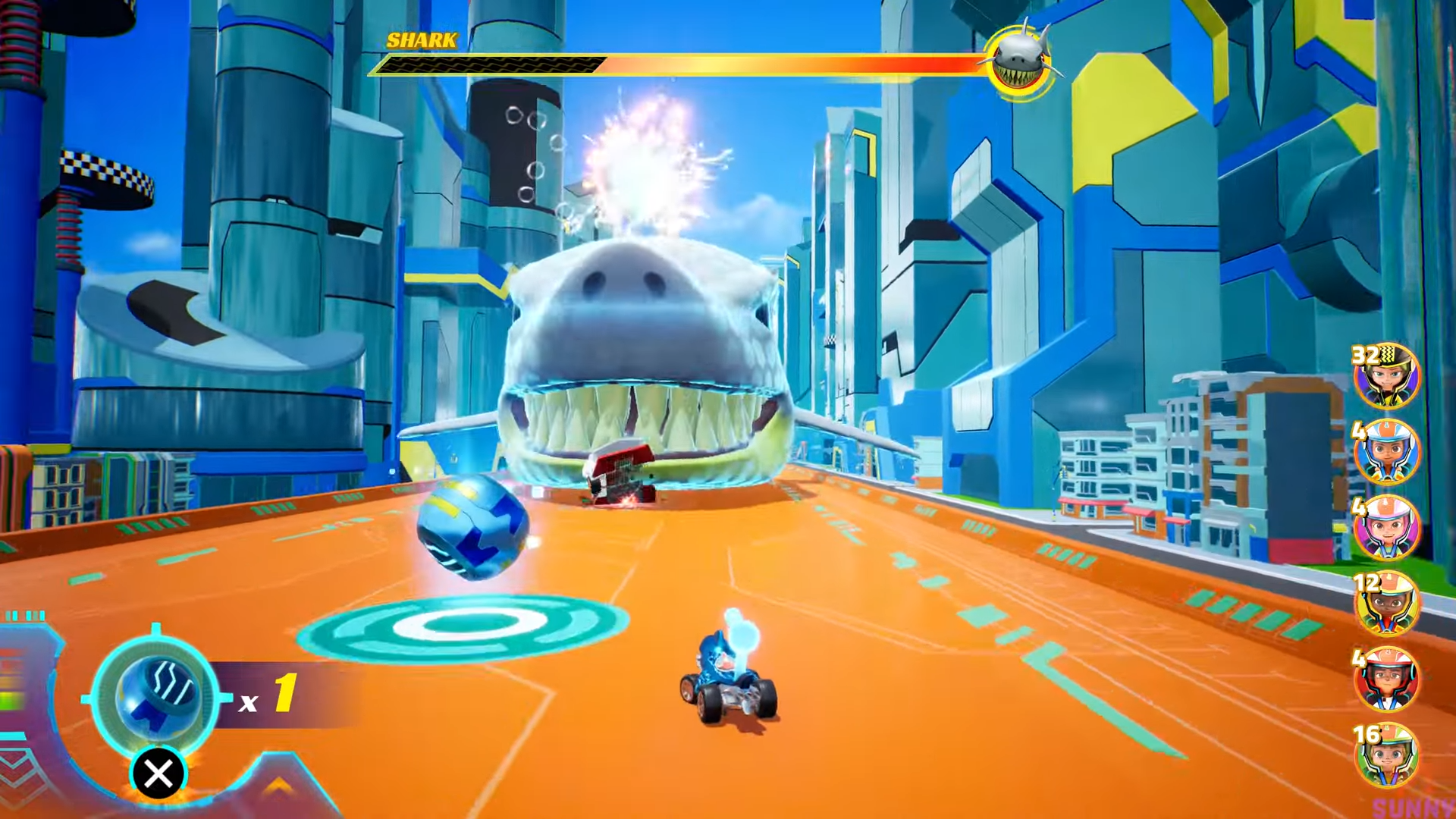Select the racer portrait showing 32 points
Viewport: 1456px width, 819px height.
click(x=1386, y=377)
